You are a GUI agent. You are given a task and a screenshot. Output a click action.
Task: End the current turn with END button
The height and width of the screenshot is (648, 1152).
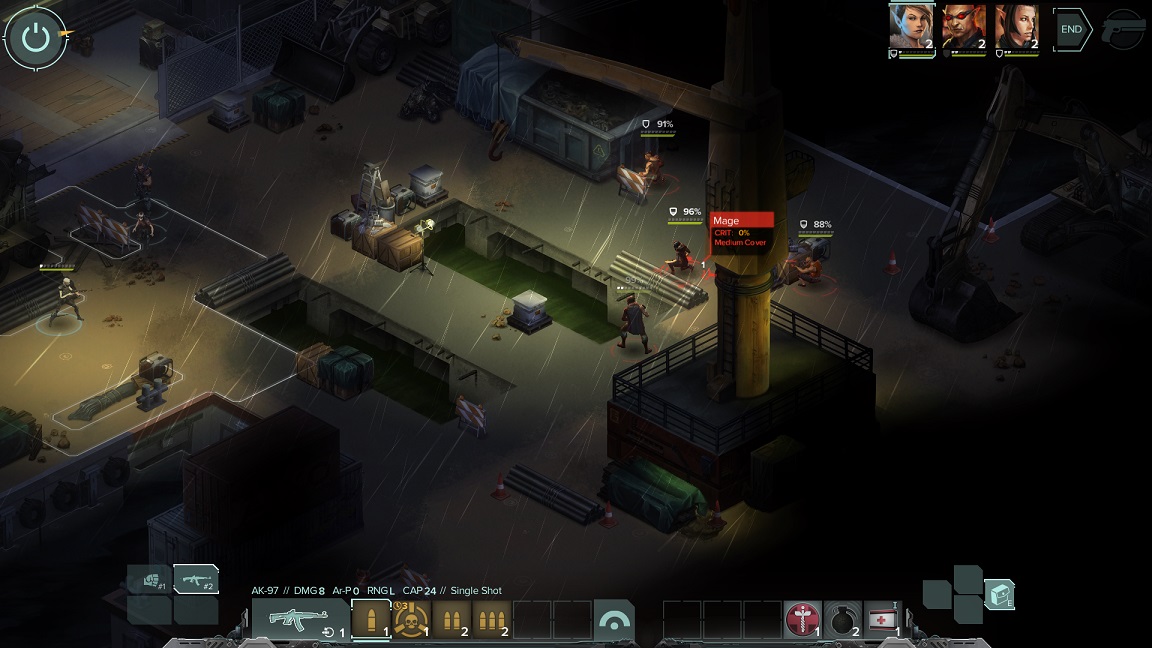1071,30
